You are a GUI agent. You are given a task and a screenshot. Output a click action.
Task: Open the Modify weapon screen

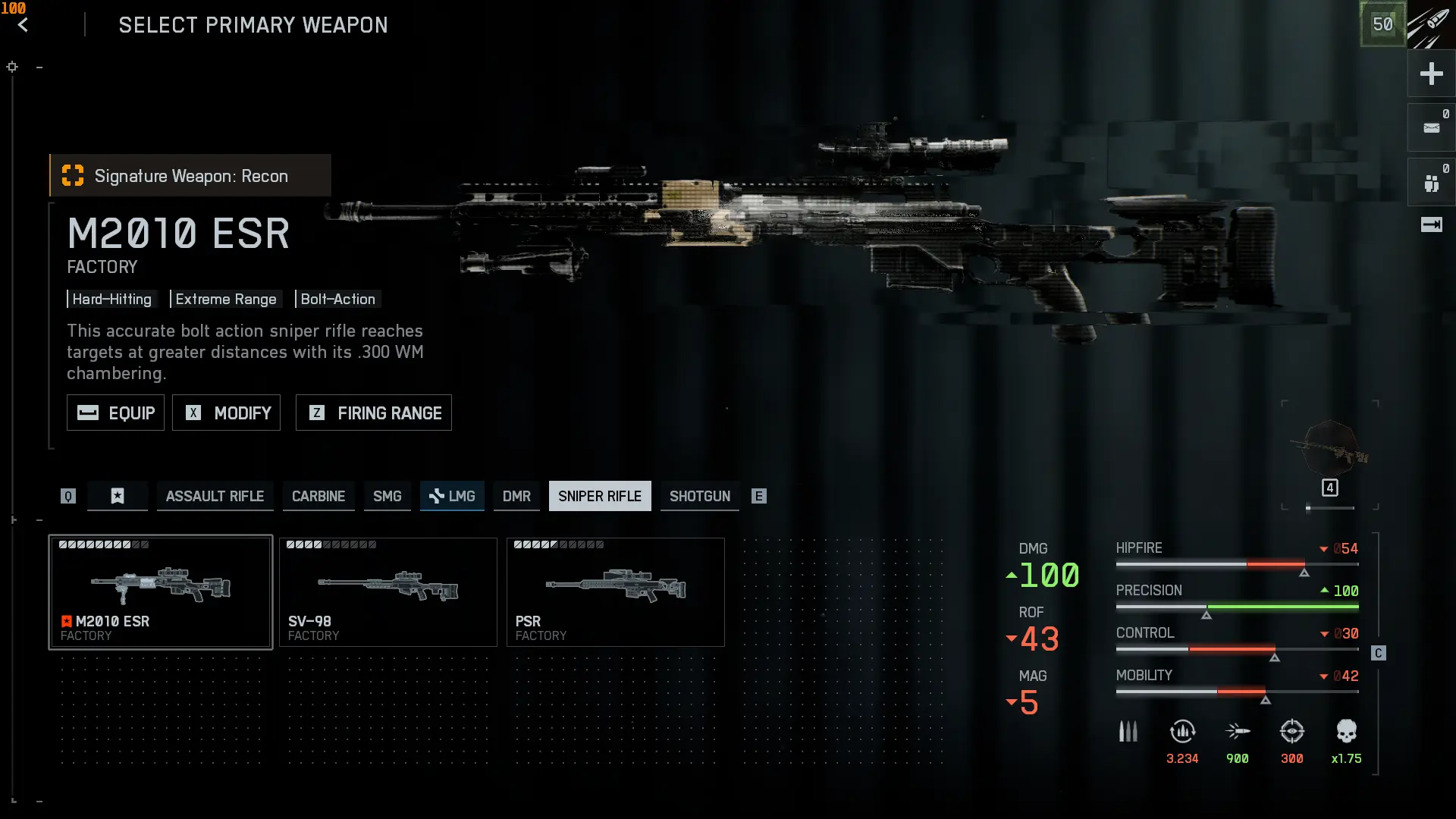(x=226, y=413)
